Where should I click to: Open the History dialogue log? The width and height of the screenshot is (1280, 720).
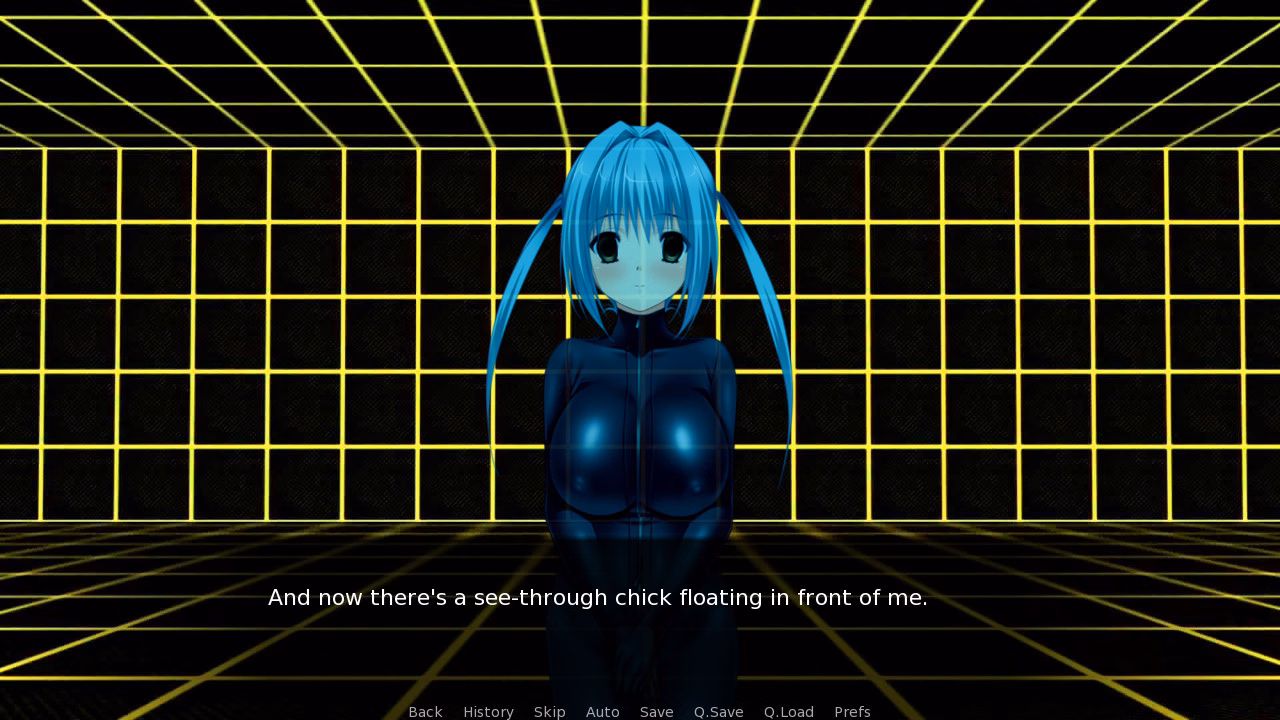[x=488, y=712]
